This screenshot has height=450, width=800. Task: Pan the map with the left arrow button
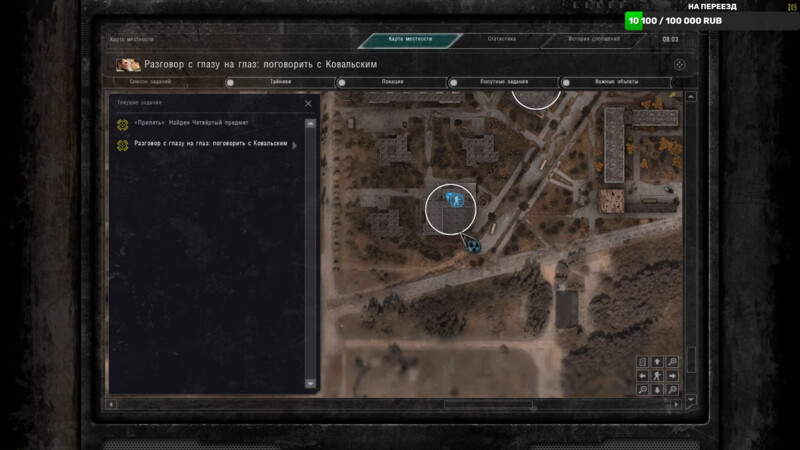point(643,375)
